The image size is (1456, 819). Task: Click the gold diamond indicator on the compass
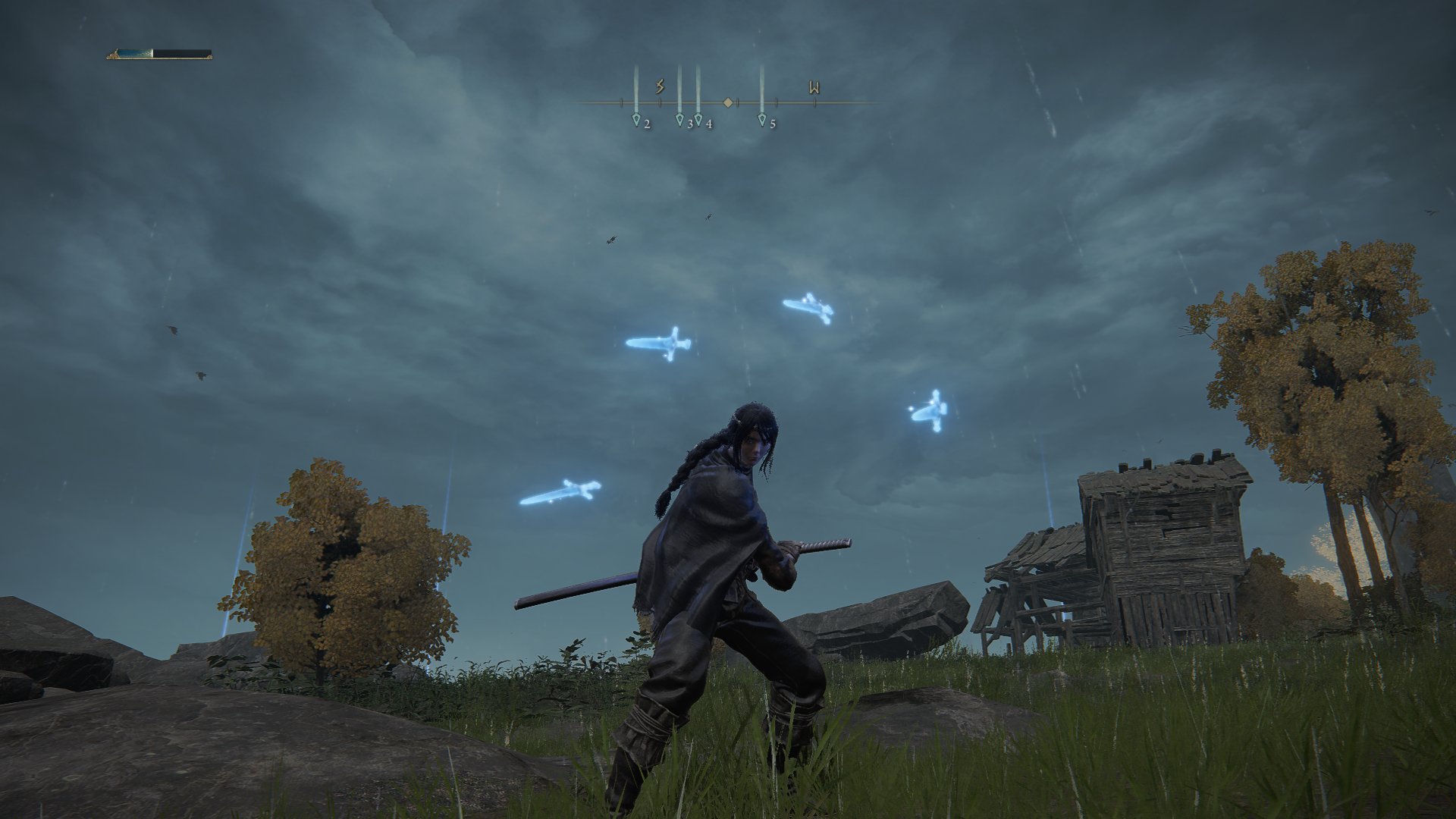click(728, 101)
